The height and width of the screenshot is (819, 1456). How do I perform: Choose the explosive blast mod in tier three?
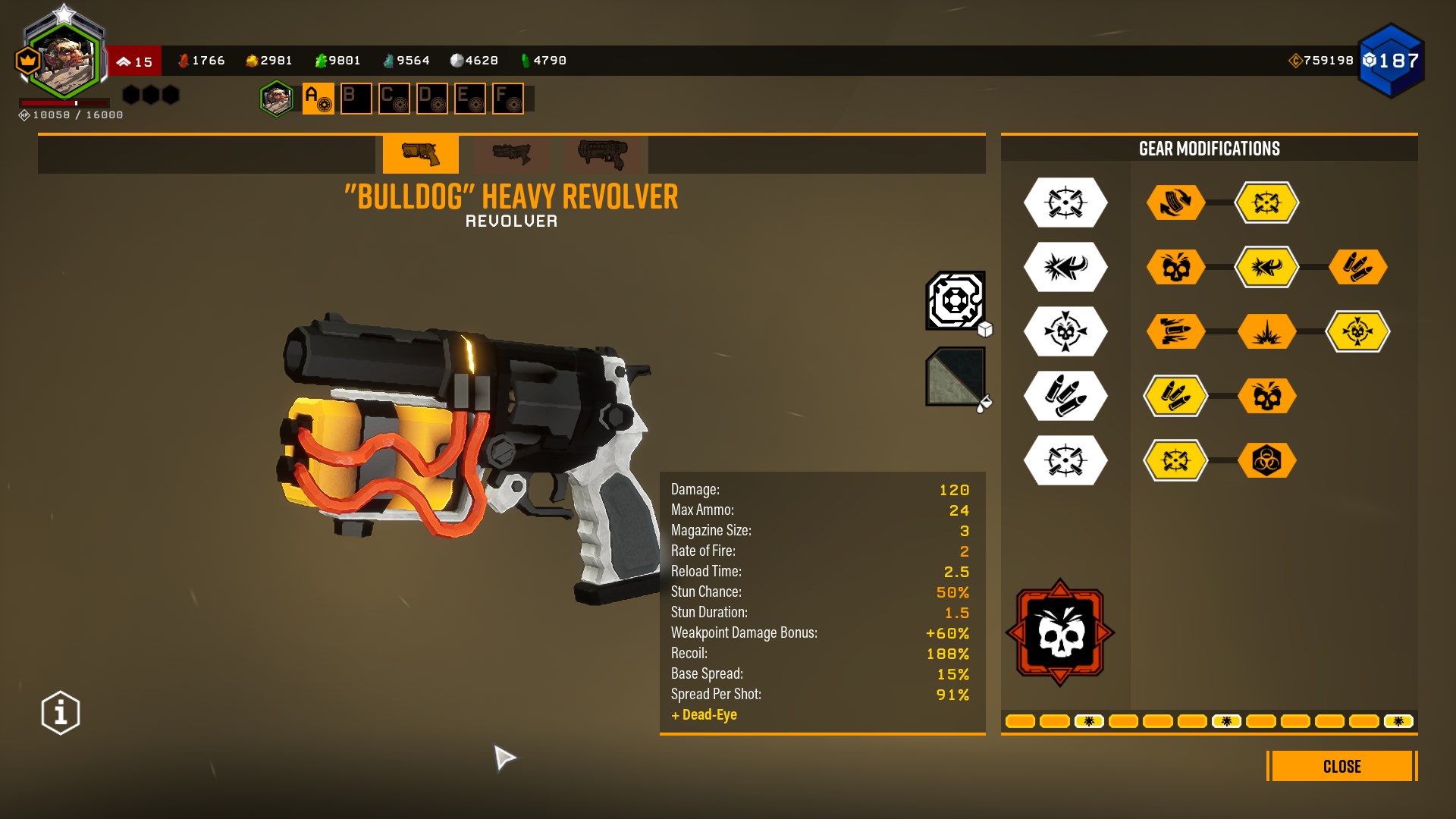tap(1269, 331)
